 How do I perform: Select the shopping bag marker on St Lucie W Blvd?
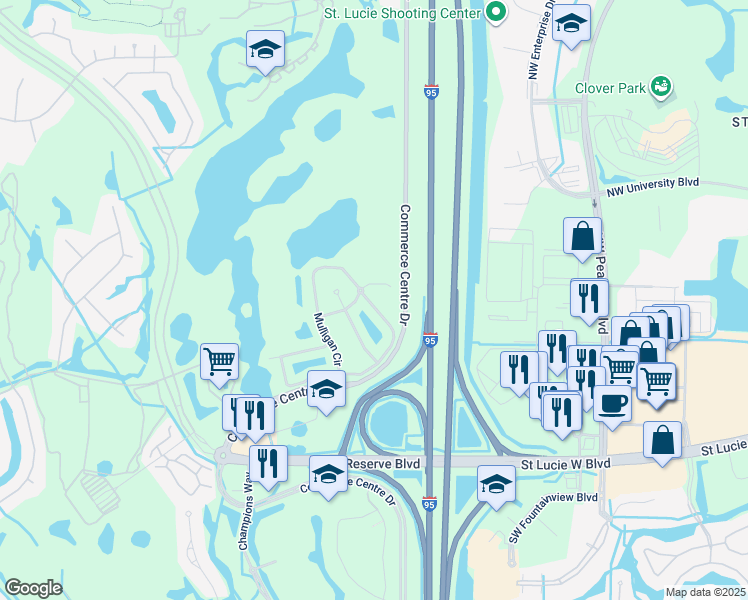(662, 439)
